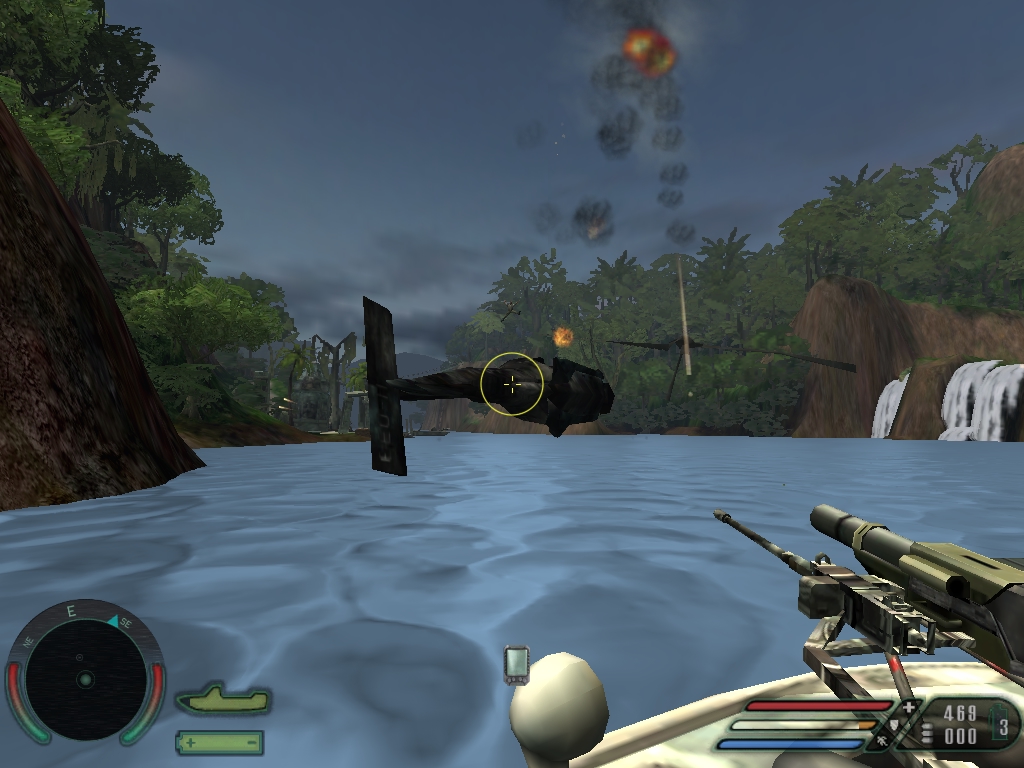Click the white cross health icon
Screen dimensions: 1024x768
coord(908,708)
